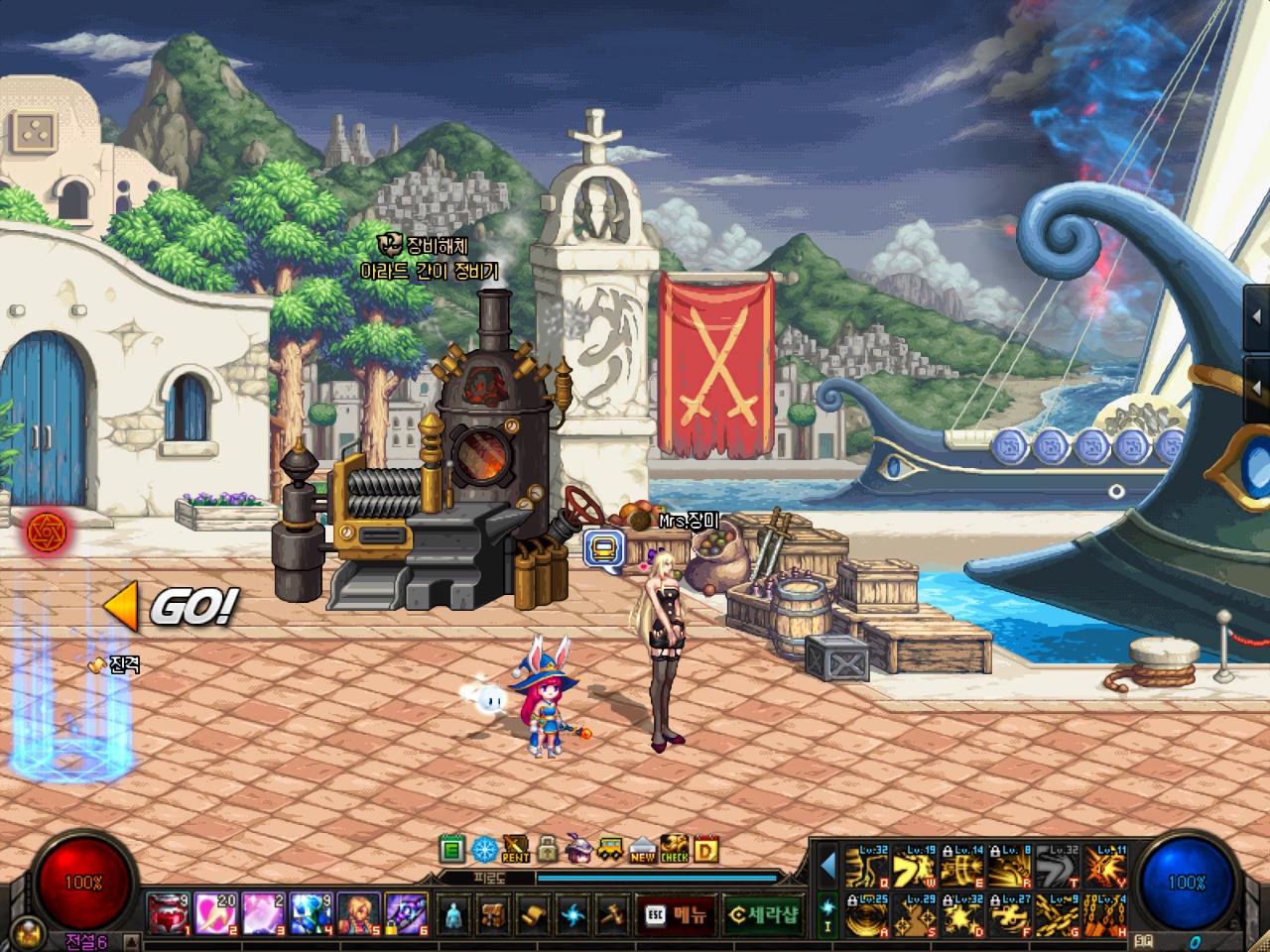This screenshot has width=1270, height=952.
Task: Use the pink heart item in slot 2
Action: (213, 913)
